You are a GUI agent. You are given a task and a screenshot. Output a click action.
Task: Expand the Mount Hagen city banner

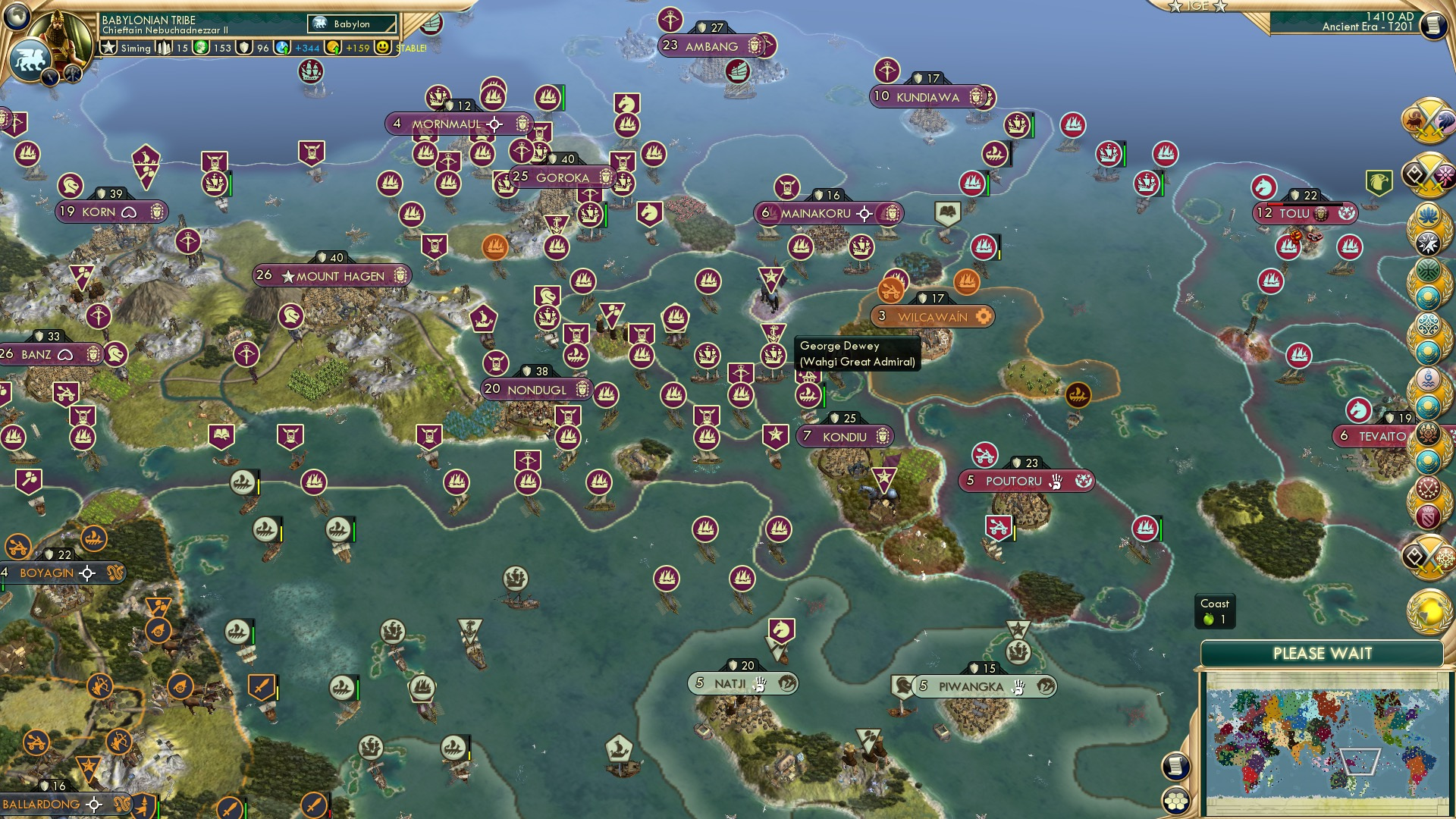(x=331, y=275)
